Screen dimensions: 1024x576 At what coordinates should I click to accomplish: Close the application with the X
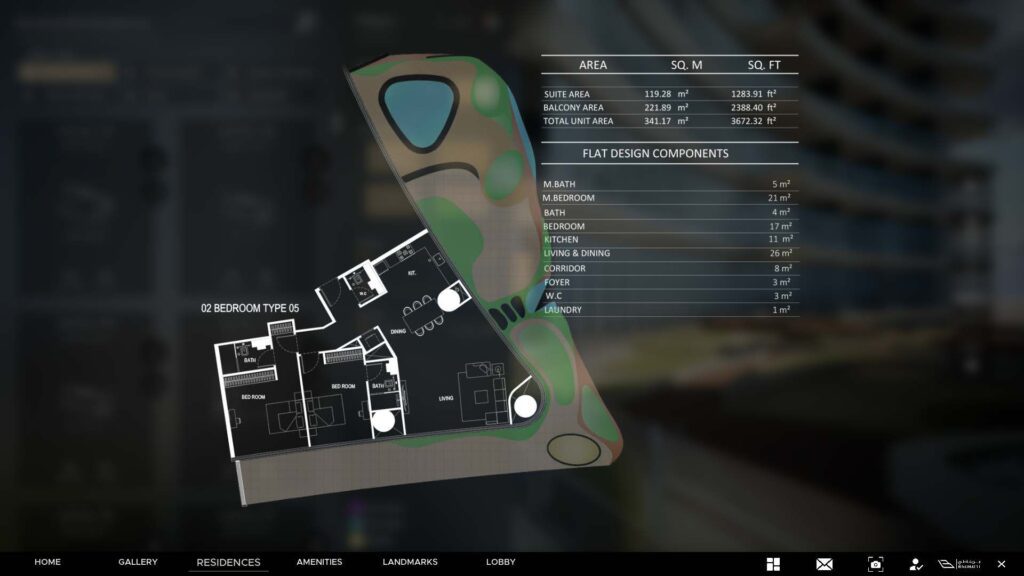1001,564
